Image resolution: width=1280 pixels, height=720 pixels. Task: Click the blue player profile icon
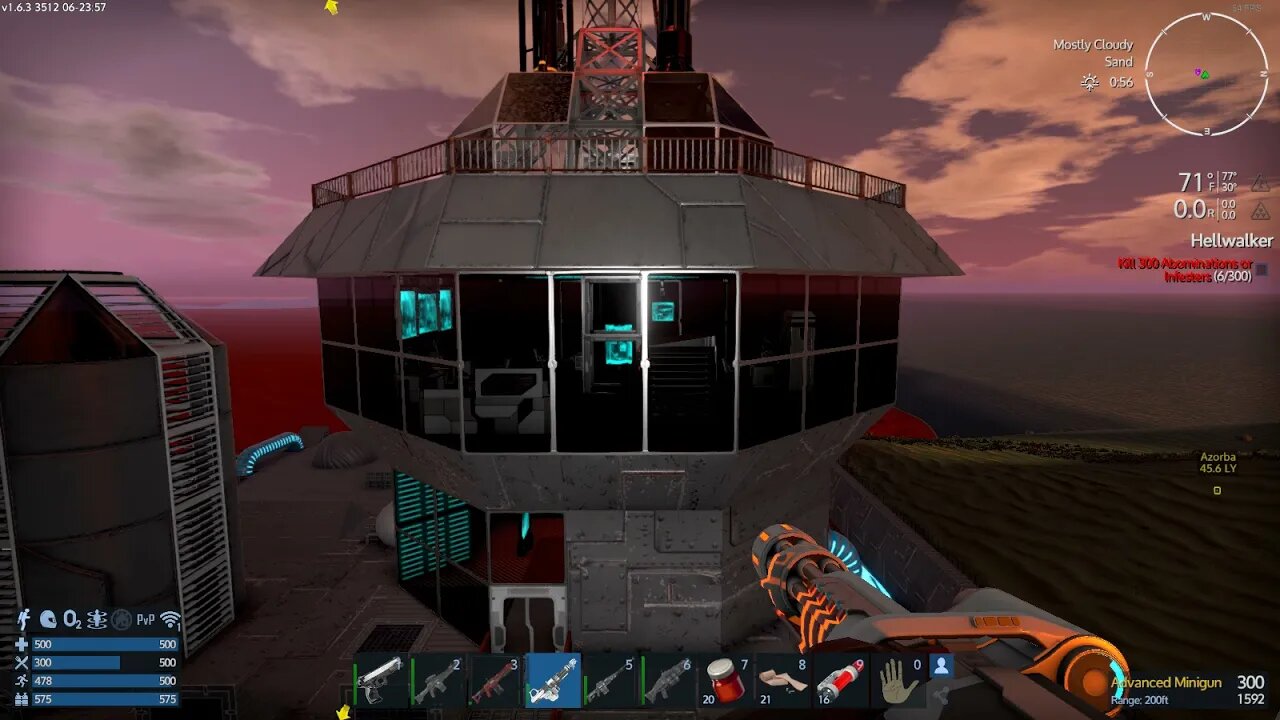[940, 665]
